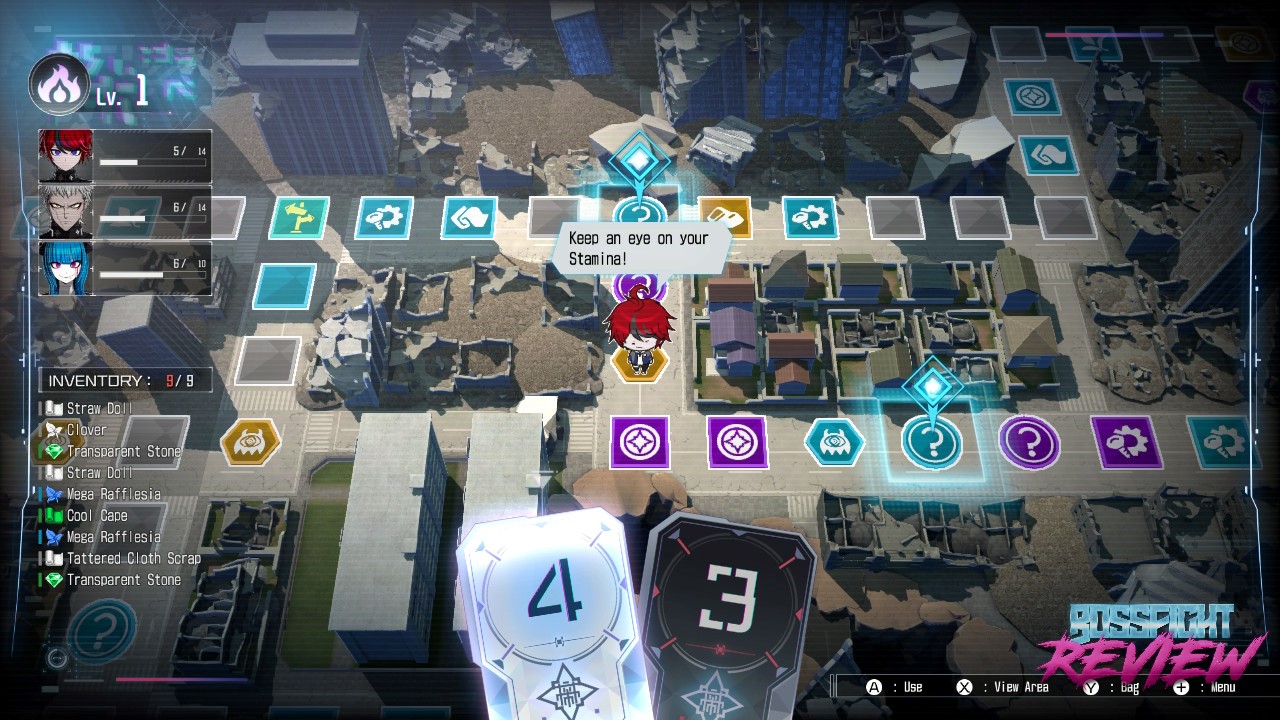Choose Tattered Cloth Scrap in inventory
The image size is (1280, 720).
[133, 559]
